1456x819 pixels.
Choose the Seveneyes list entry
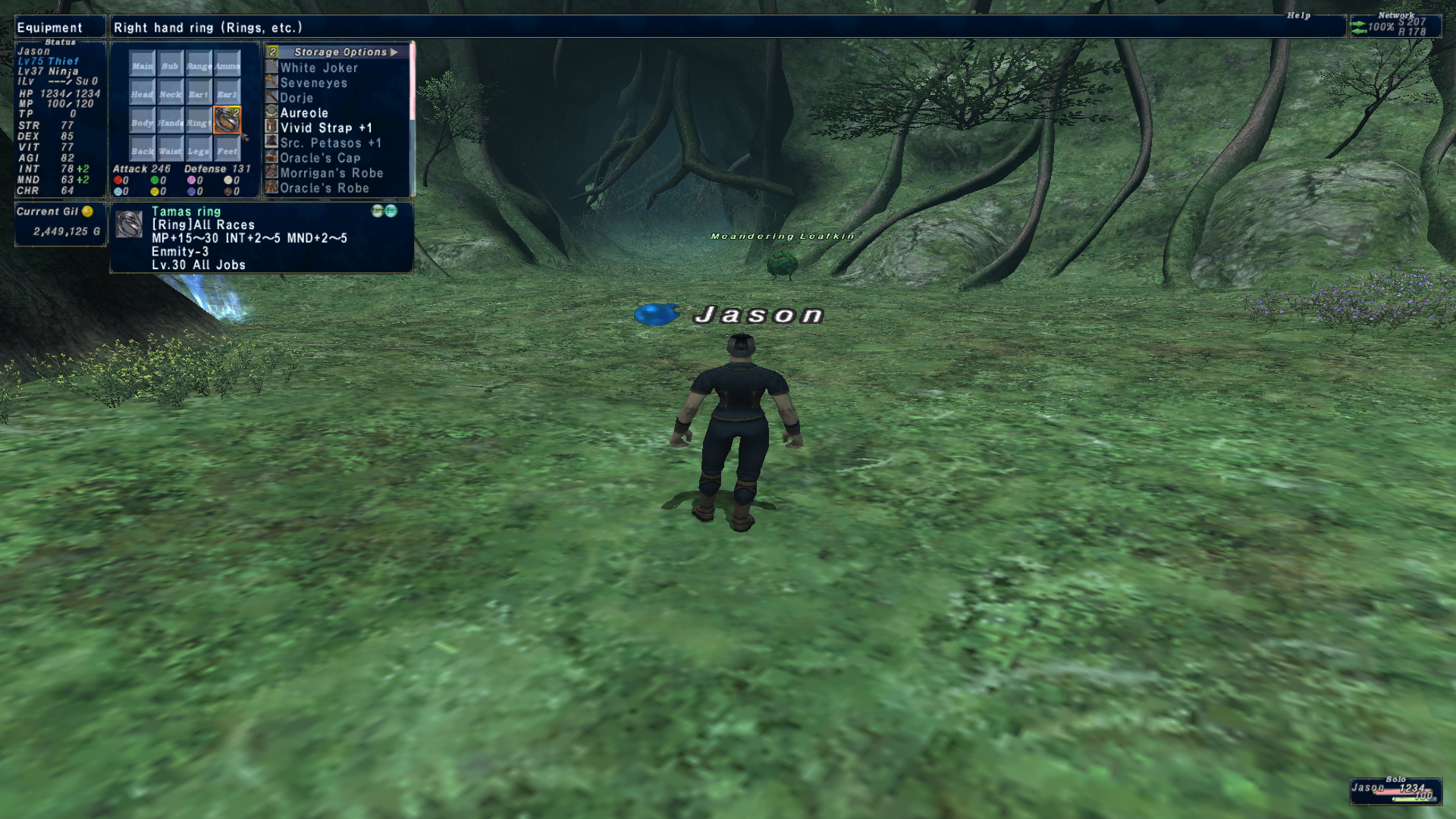[x=313, y=83]
